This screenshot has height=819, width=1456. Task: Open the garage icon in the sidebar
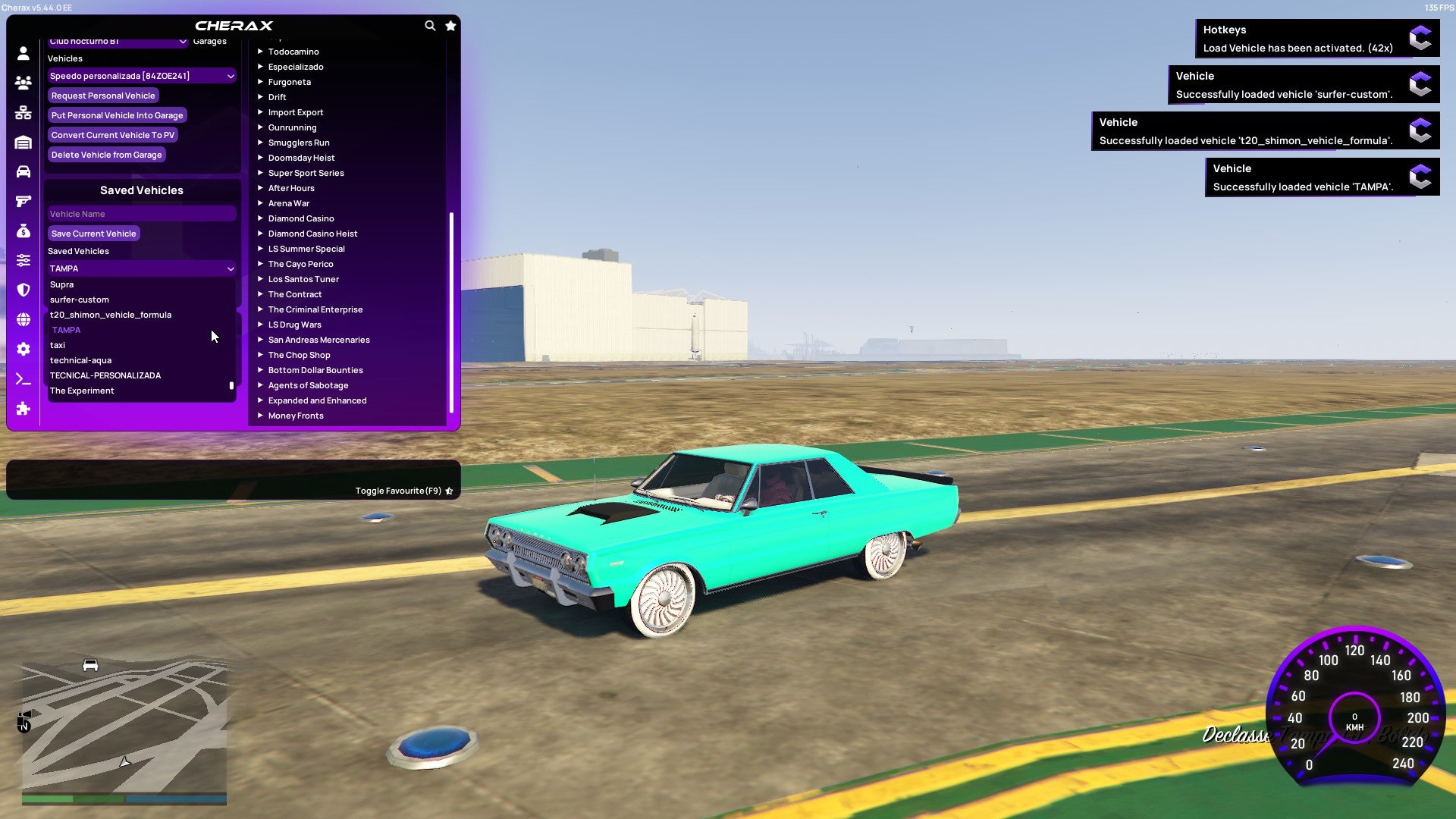point(23,143)
